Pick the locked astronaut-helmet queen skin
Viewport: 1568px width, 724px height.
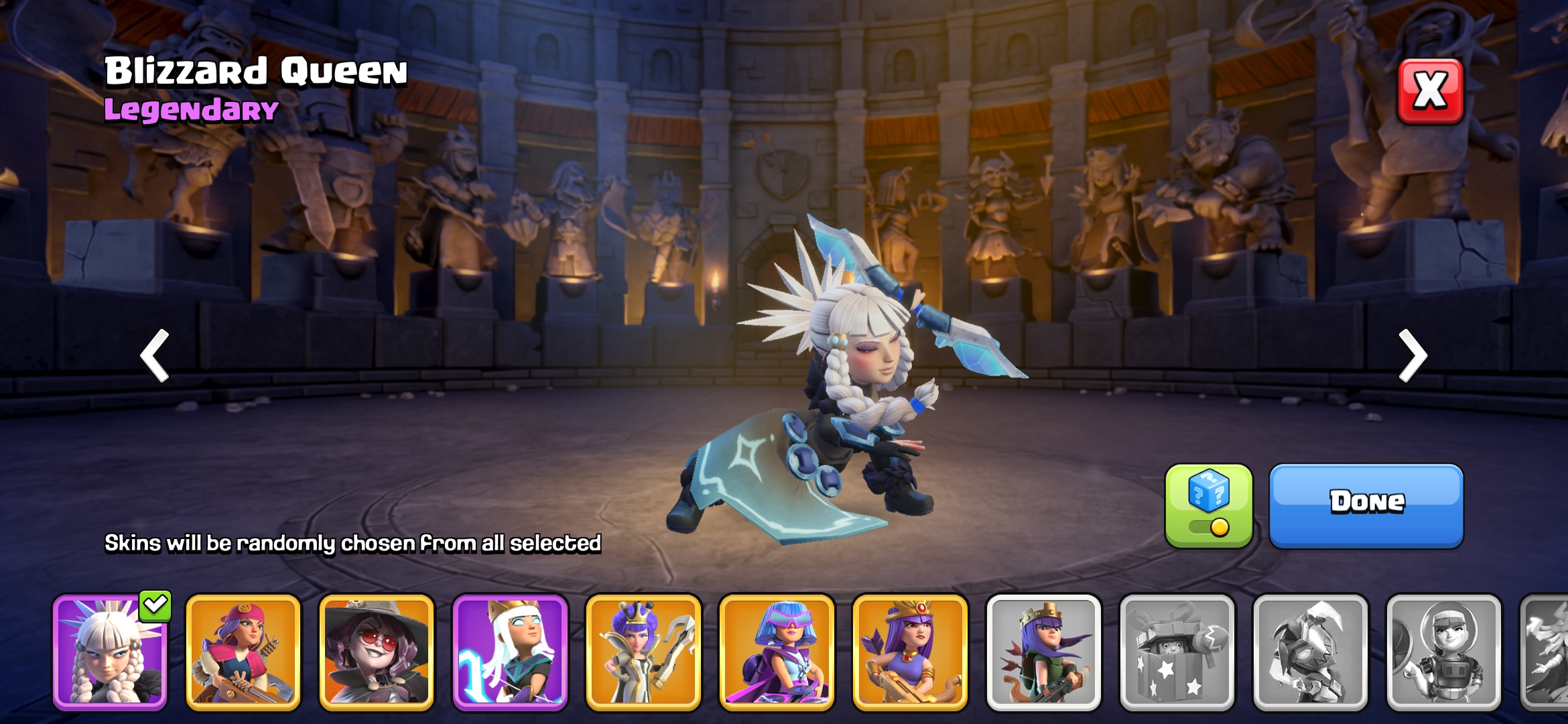(x=1443, y=652)
